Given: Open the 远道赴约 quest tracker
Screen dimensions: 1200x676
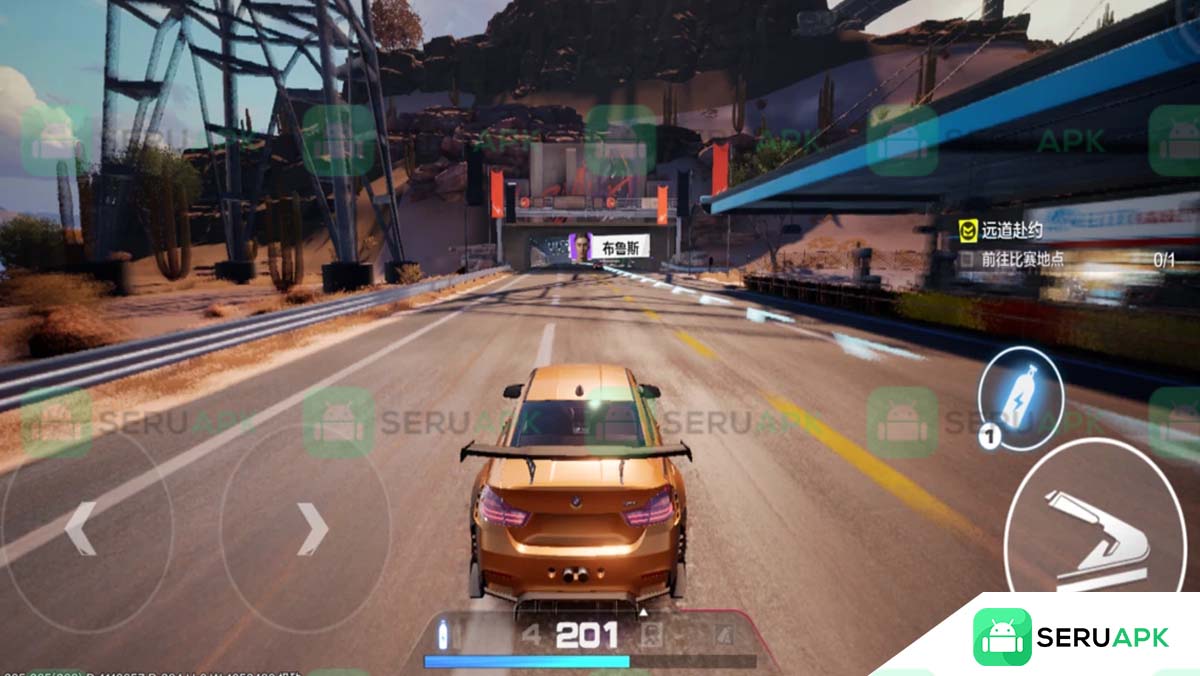Looking at the screenshot, I should (1011, 231).
